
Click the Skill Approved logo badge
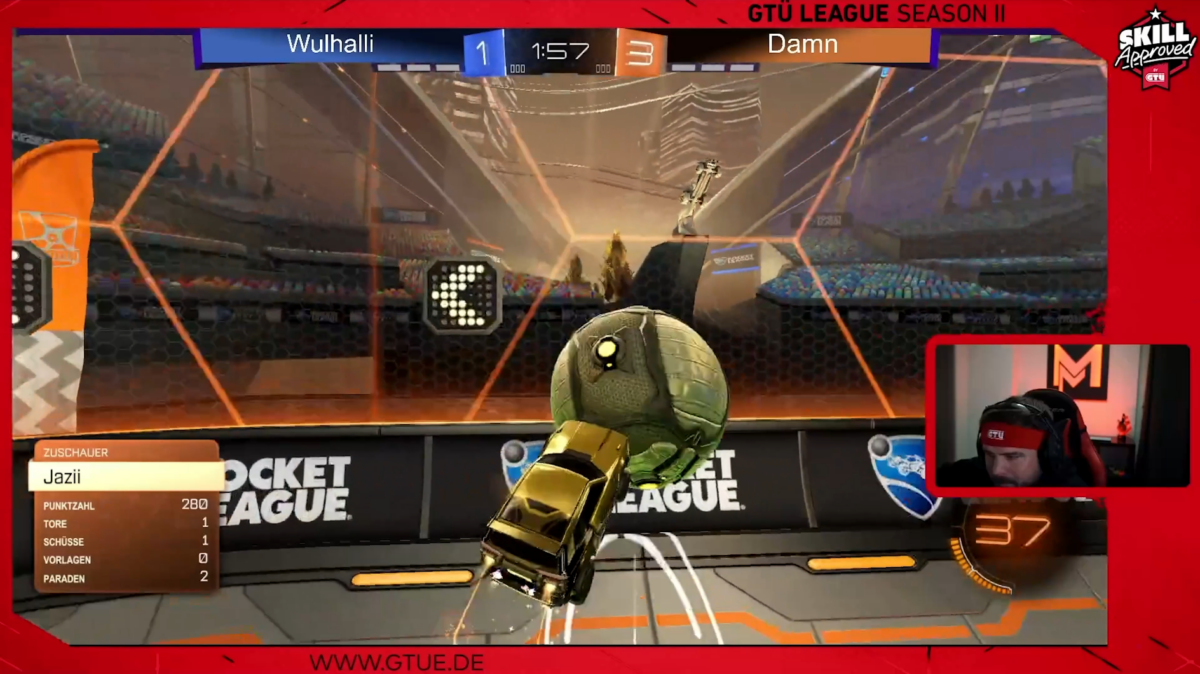click(1155, 48)
